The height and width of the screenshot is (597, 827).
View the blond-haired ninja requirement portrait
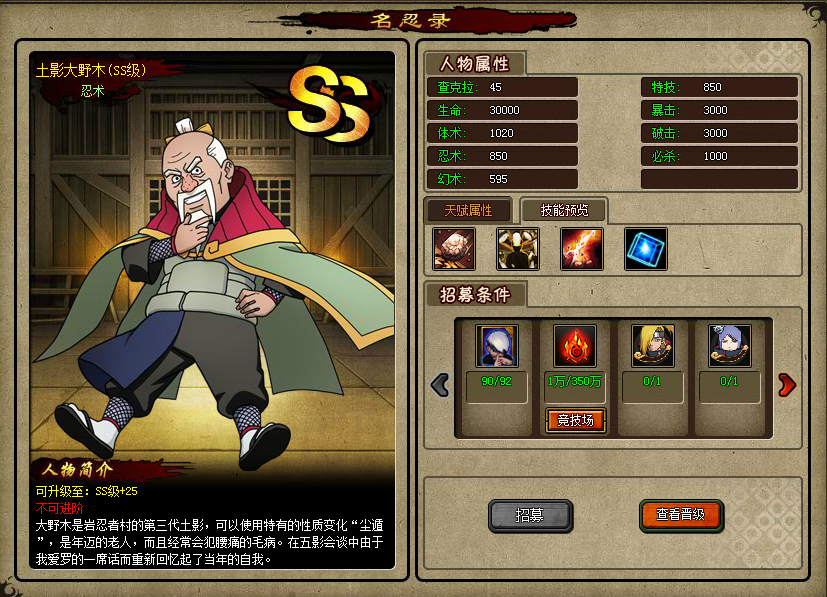coord(652,345)
